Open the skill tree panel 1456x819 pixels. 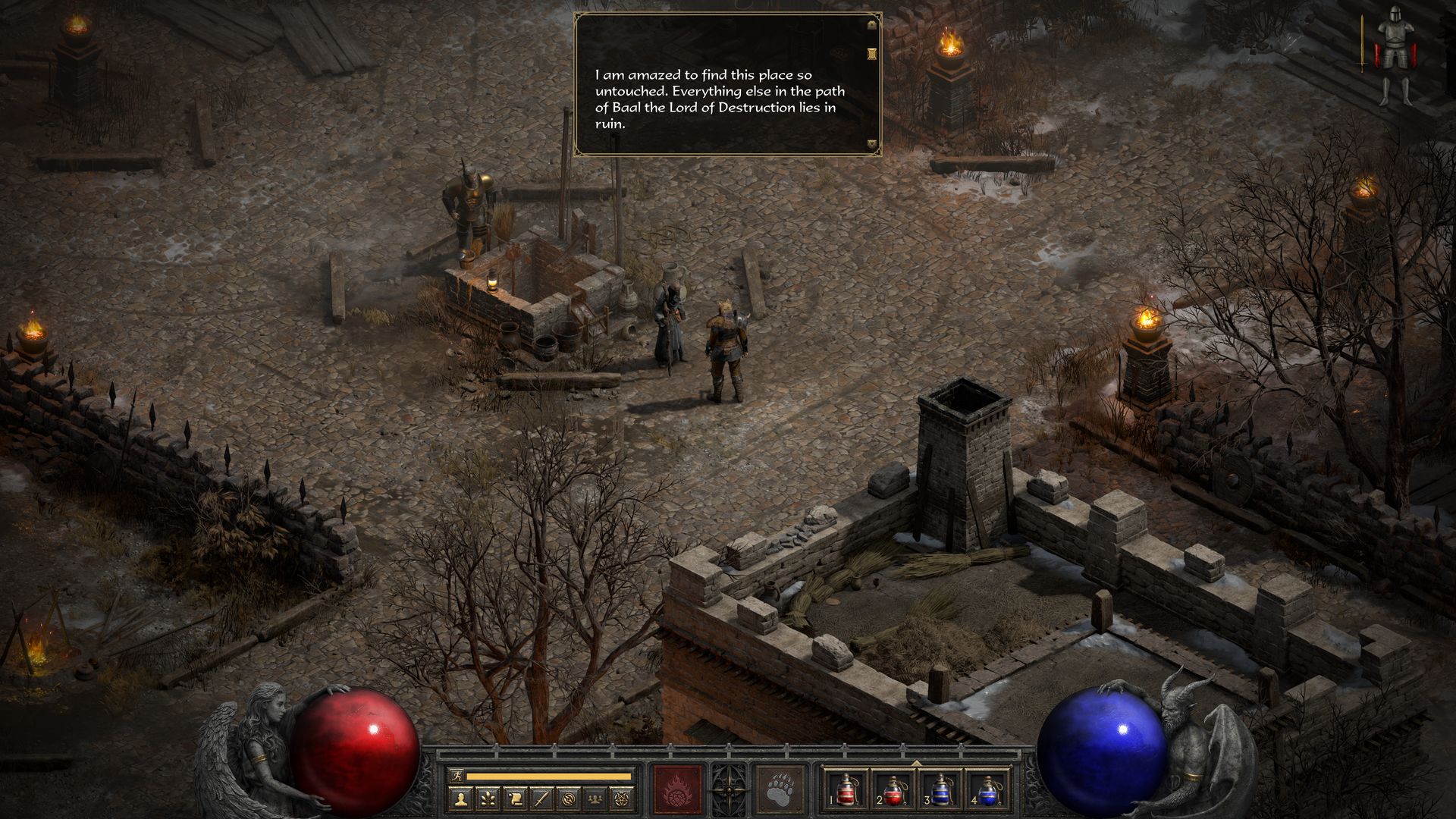click(x=488, y=798)
